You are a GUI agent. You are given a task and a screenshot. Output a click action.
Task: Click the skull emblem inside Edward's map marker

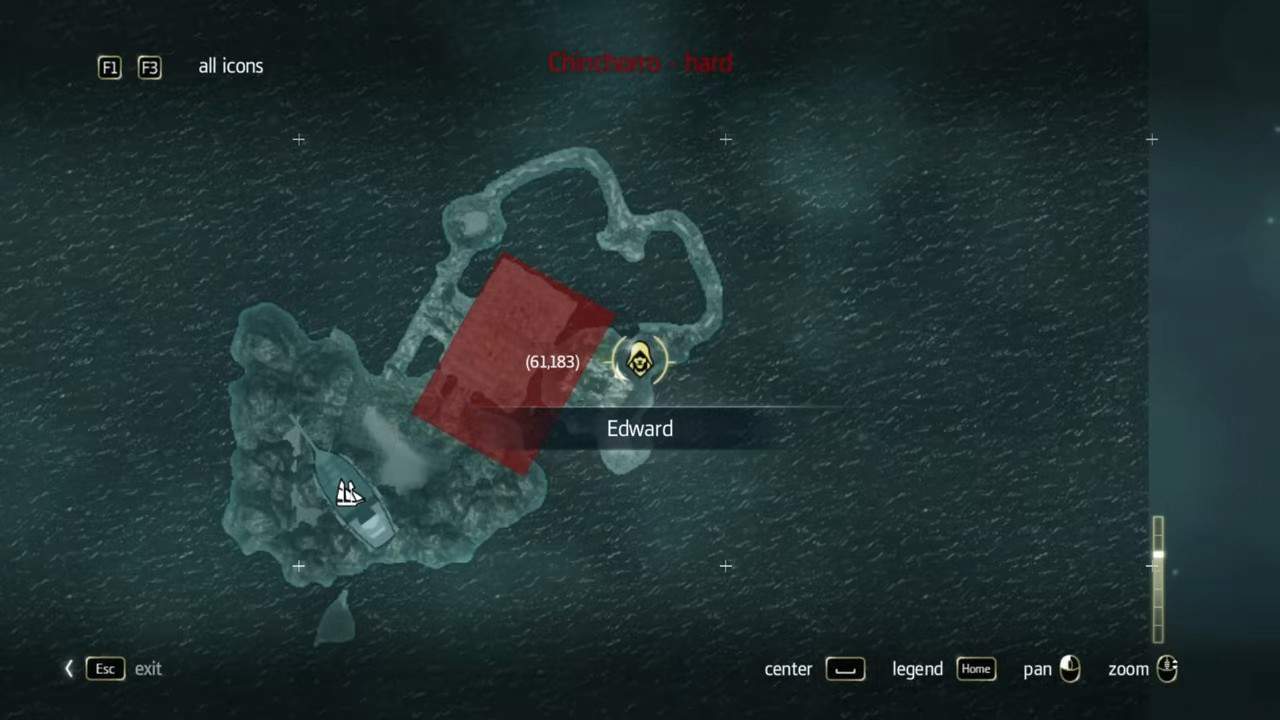click(x=640, y=360)
